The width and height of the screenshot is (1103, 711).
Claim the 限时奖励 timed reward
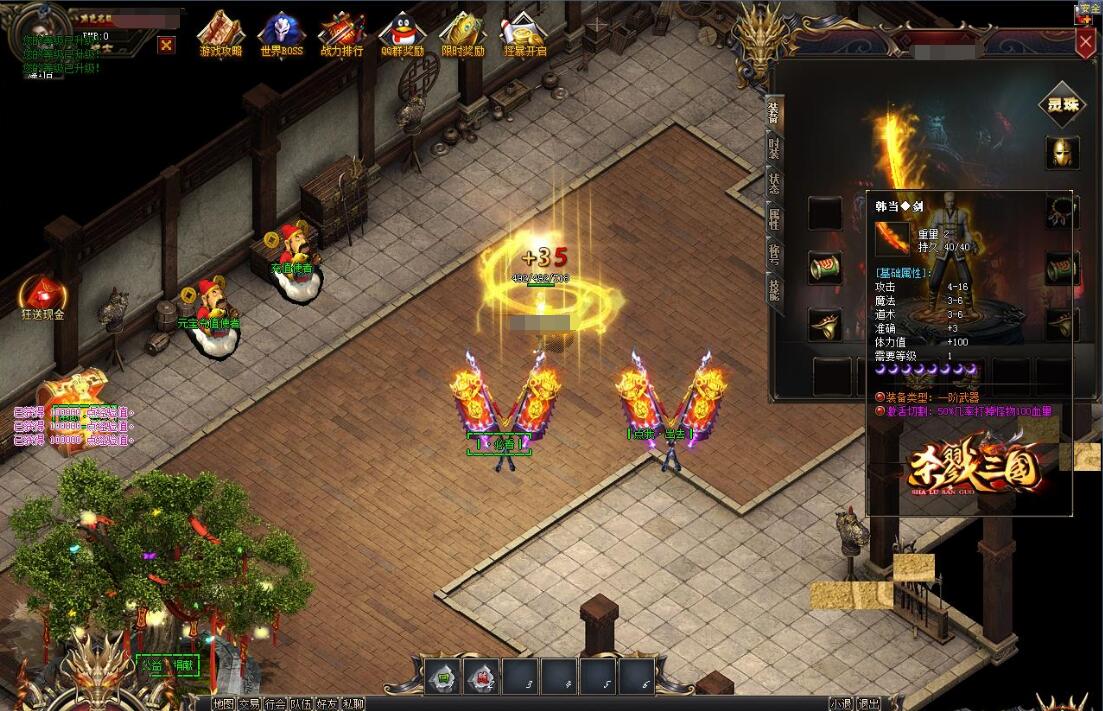[x=462, y=33]
